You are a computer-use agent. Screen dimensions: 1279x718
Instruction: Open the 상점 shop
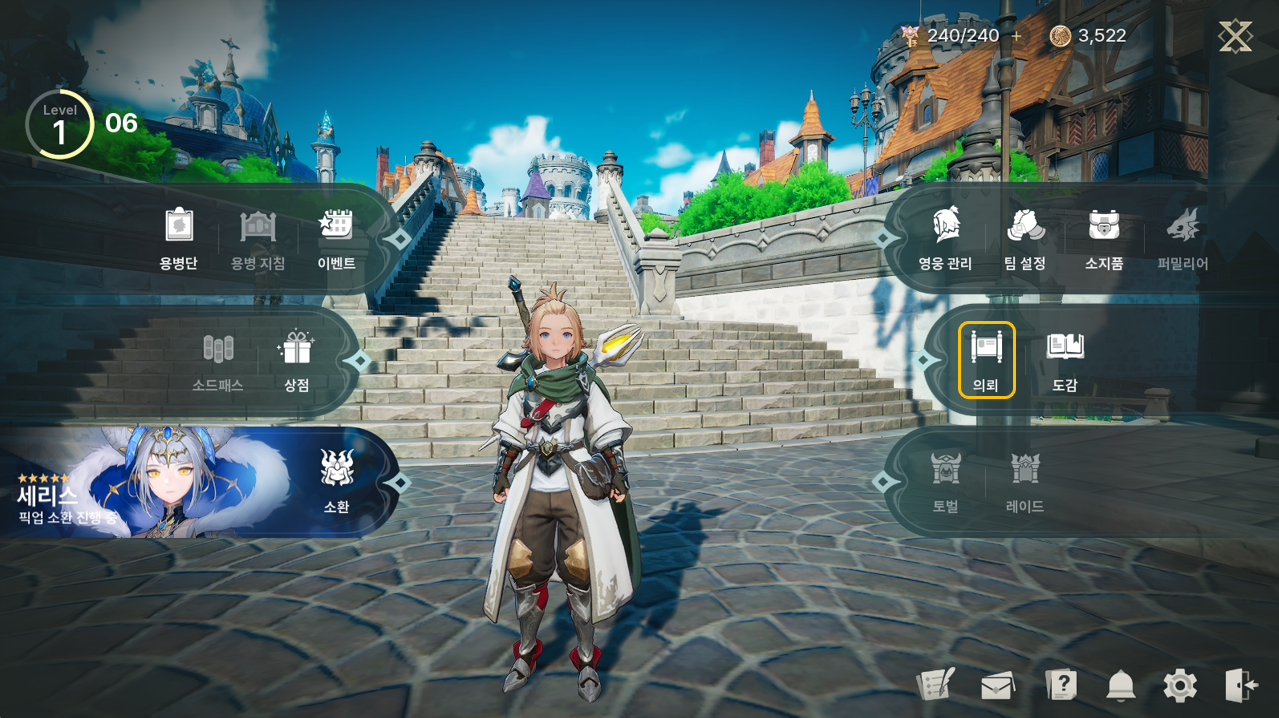pyautogui.click(x=295, y=361)
